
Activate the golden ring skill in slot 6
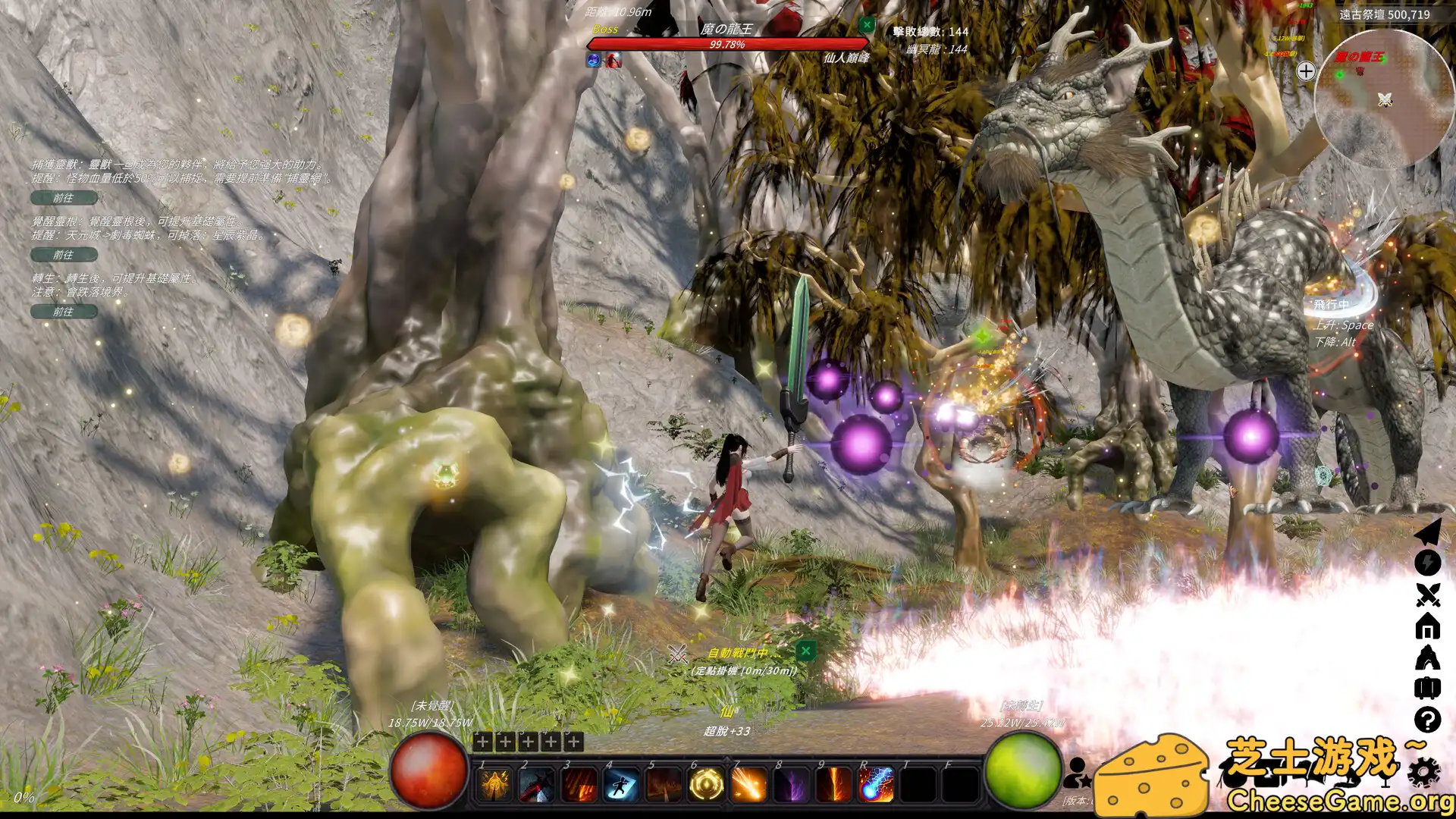coord(705,784)
